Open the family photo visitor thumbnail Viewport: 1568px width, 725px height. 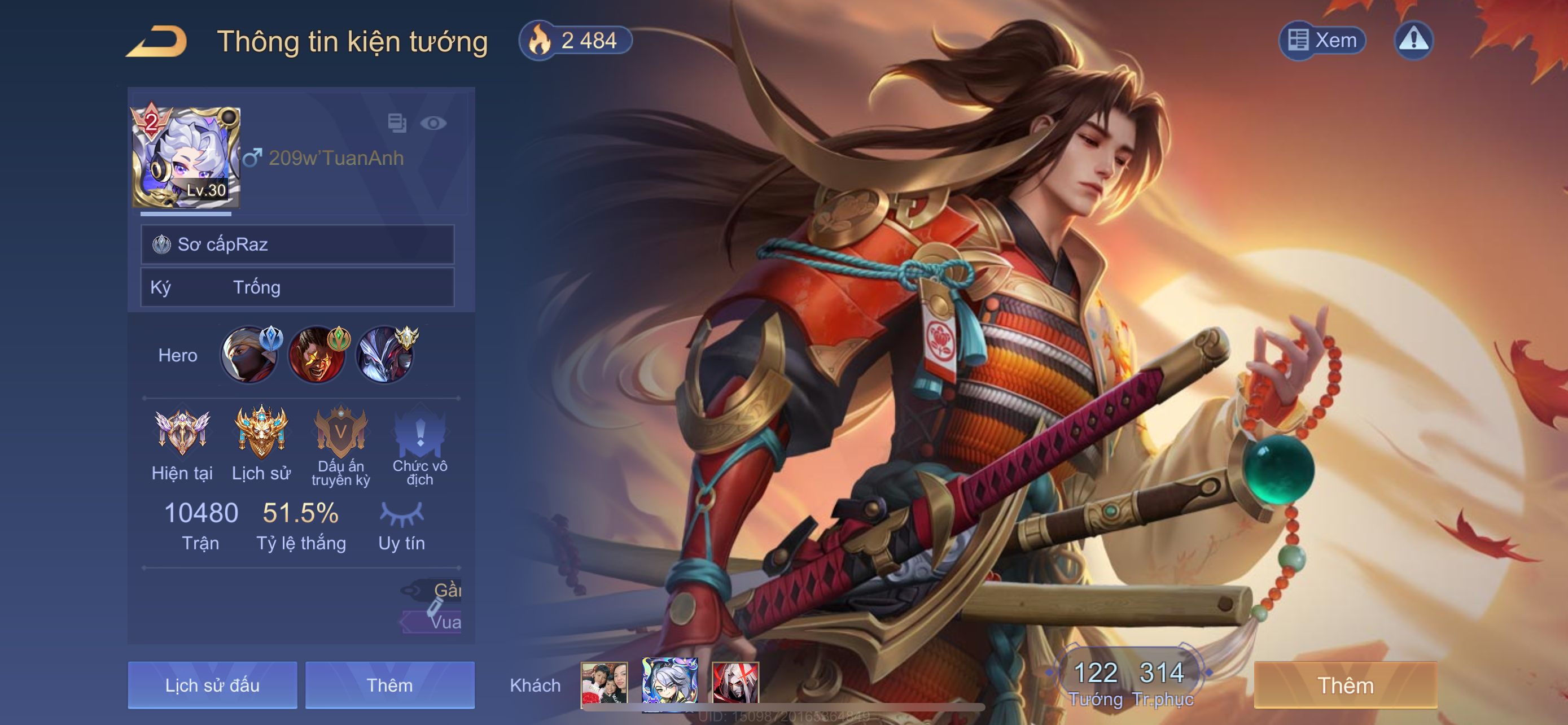604,684
